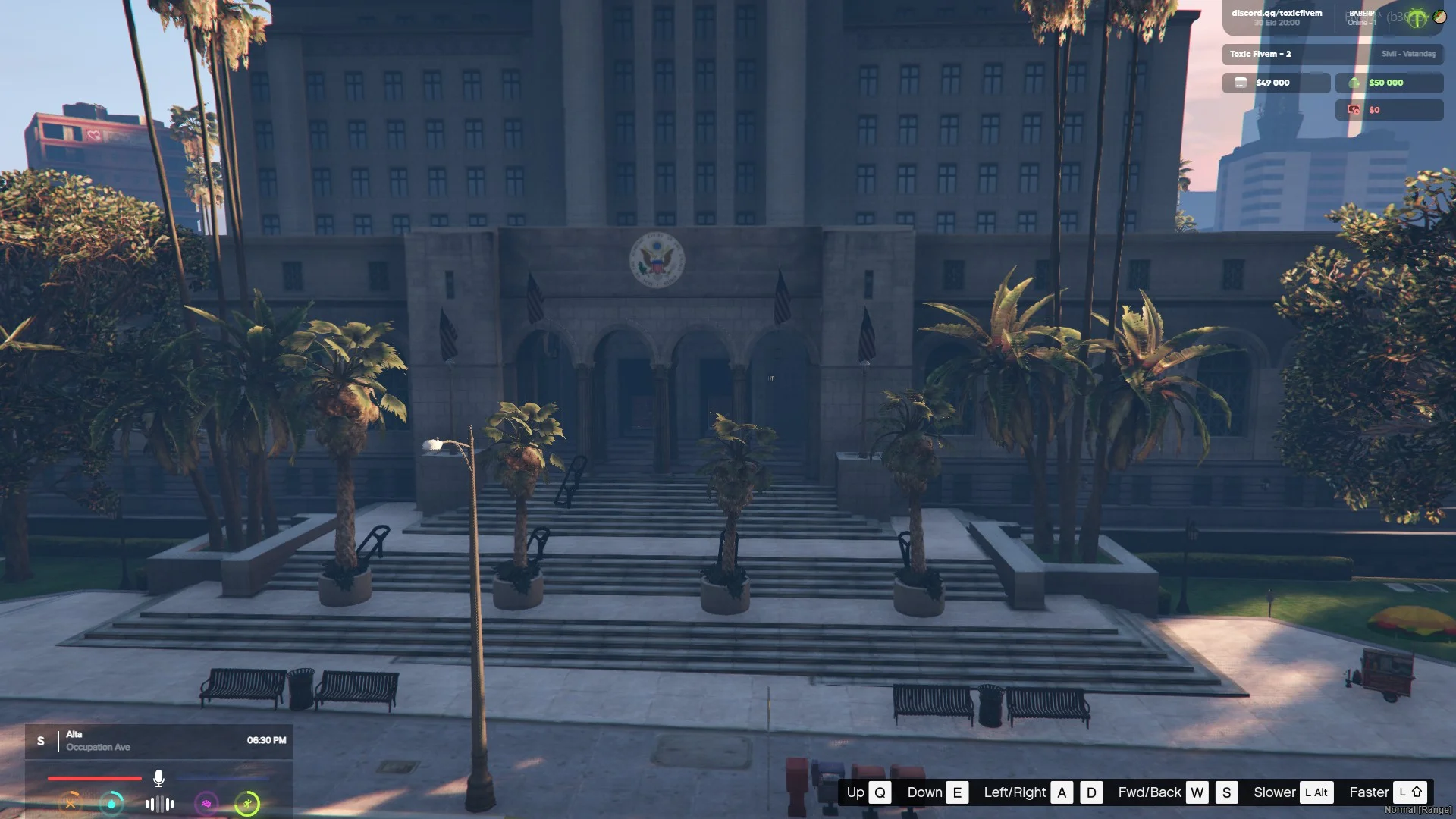Click the Toxic Fivem - 2 player panel
Image resolution: width=1456 pixels, height=819 pixels.
pos(1332,54)
